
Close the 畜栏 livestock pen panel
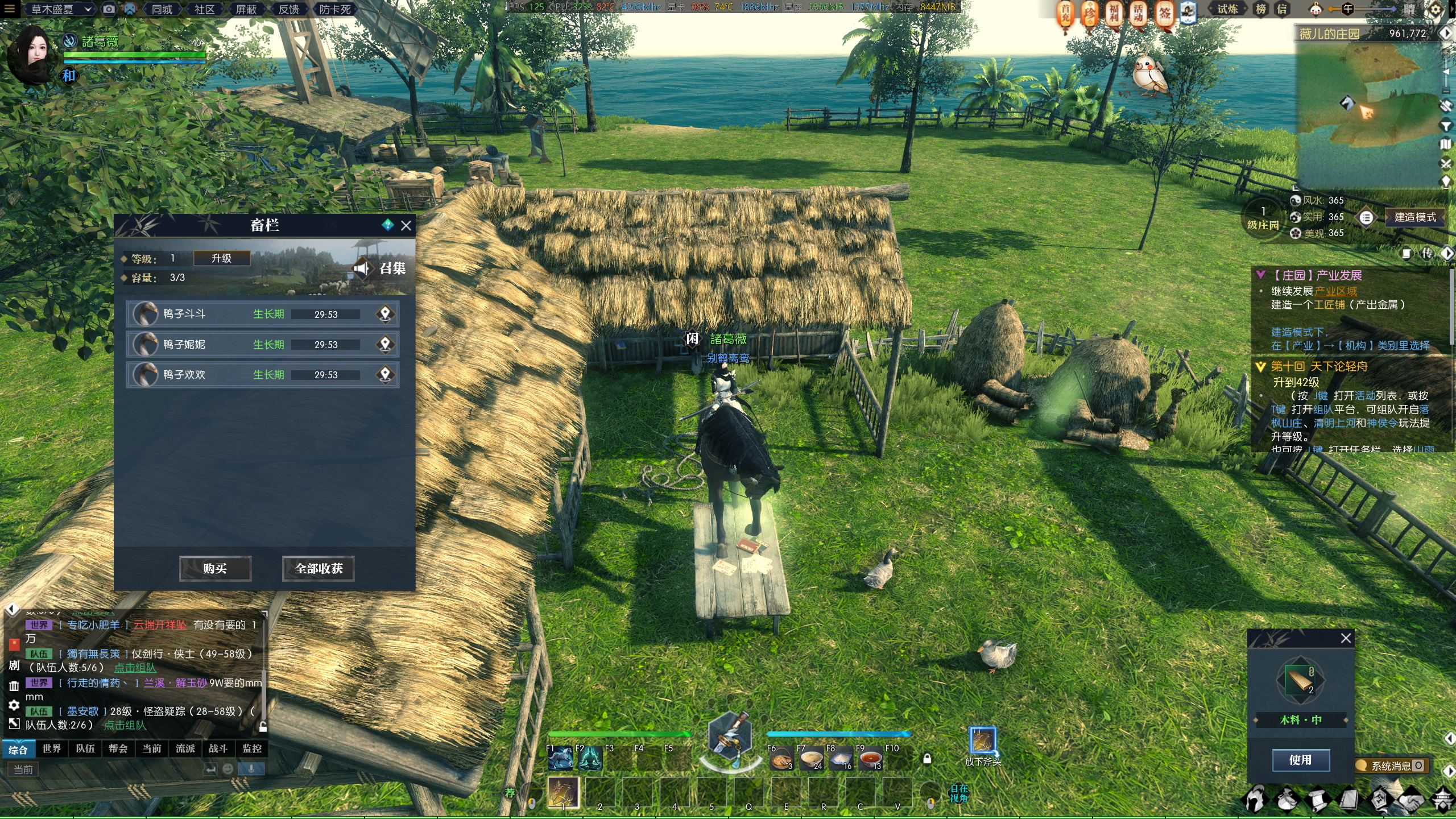click(406, 226)
